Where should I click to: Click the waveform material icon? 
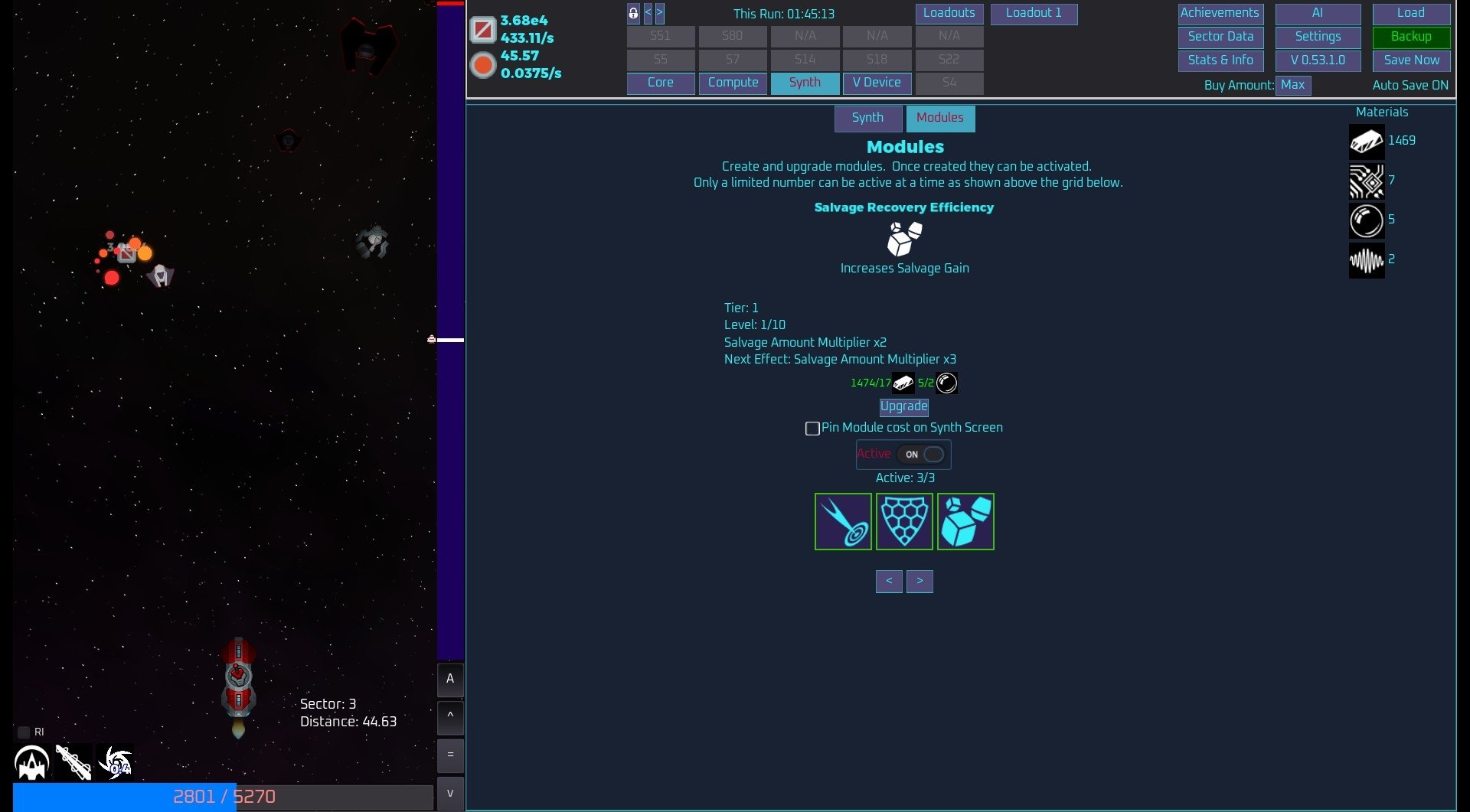click(x=1367, y=260)
